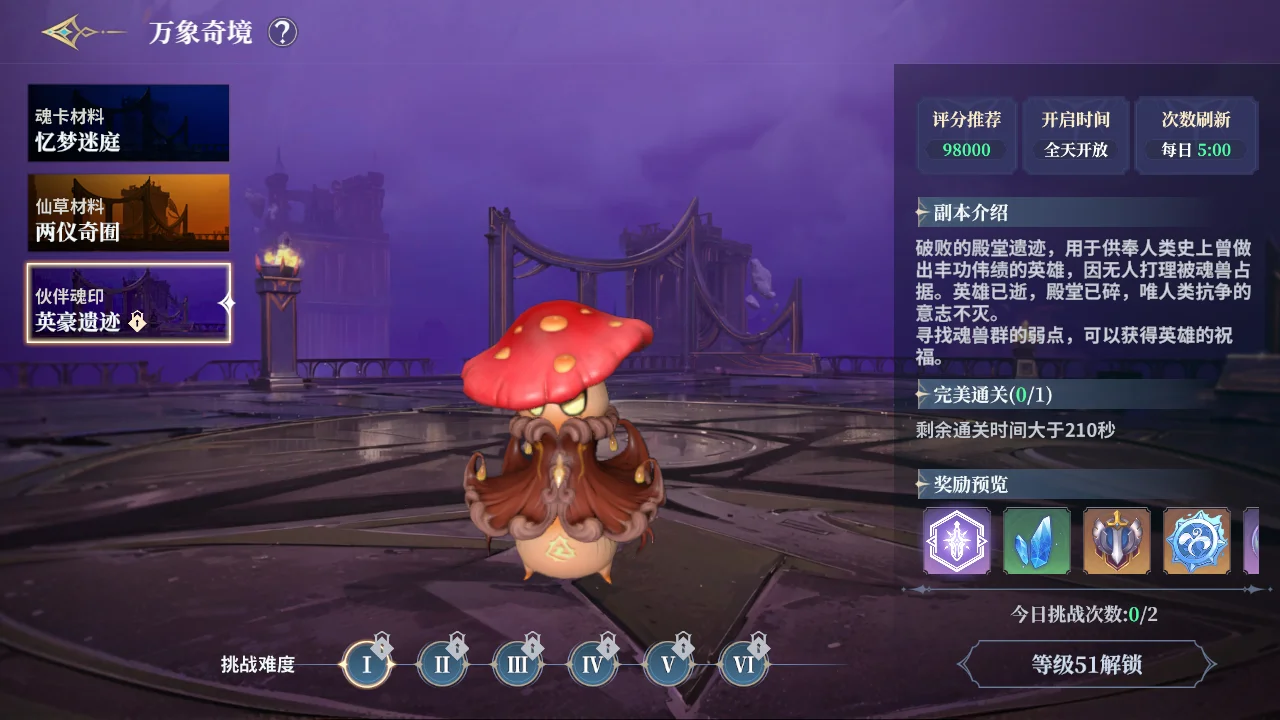View the blue crystal reward item

[x=1037, y=541]
